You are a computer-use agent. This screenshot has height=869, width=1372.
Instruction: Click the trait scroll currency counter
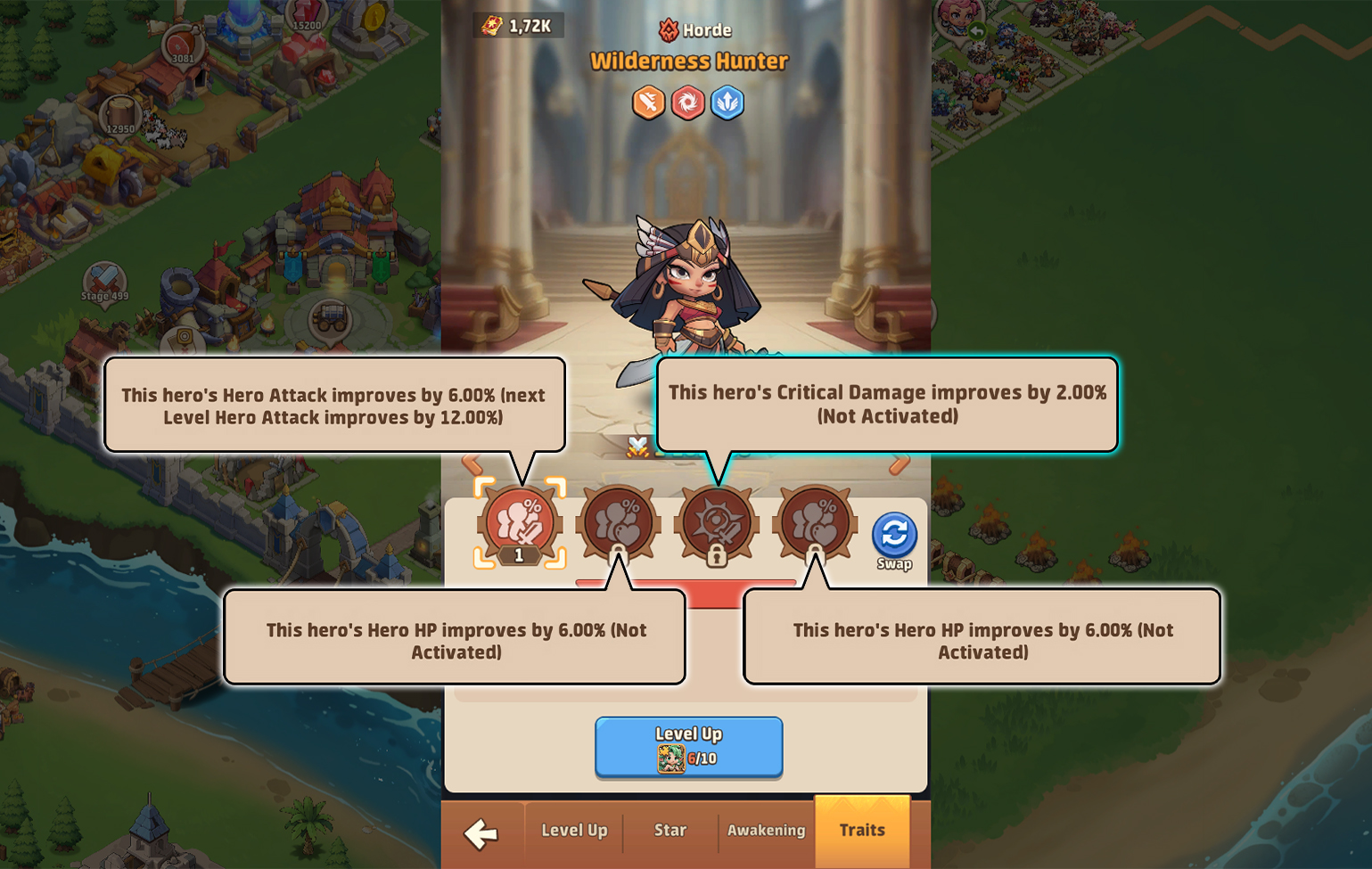[517, 25]
